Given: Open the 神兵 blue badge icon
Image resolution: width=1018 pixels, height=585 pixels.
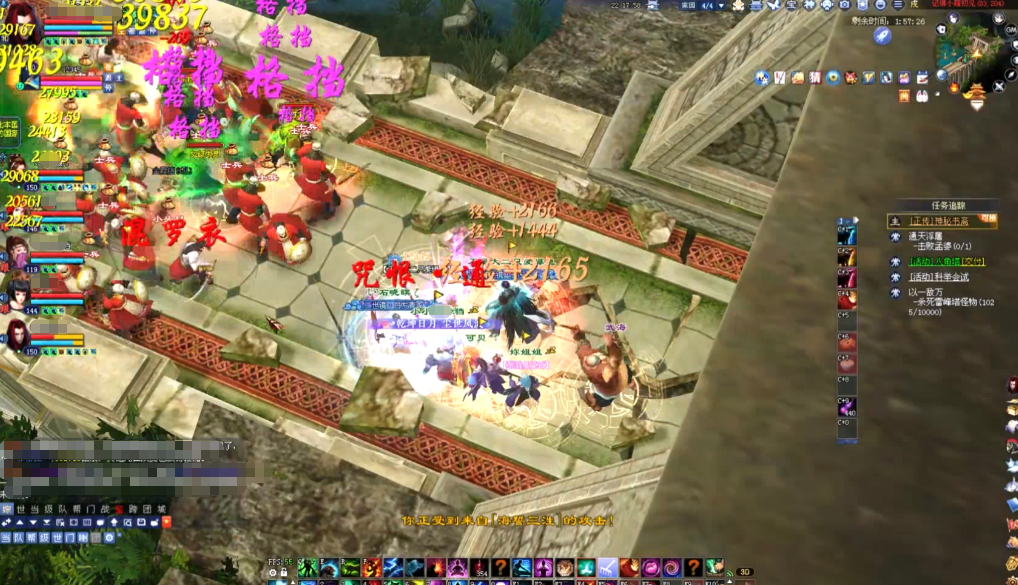Looking at the screenshot, I should 762,77.
